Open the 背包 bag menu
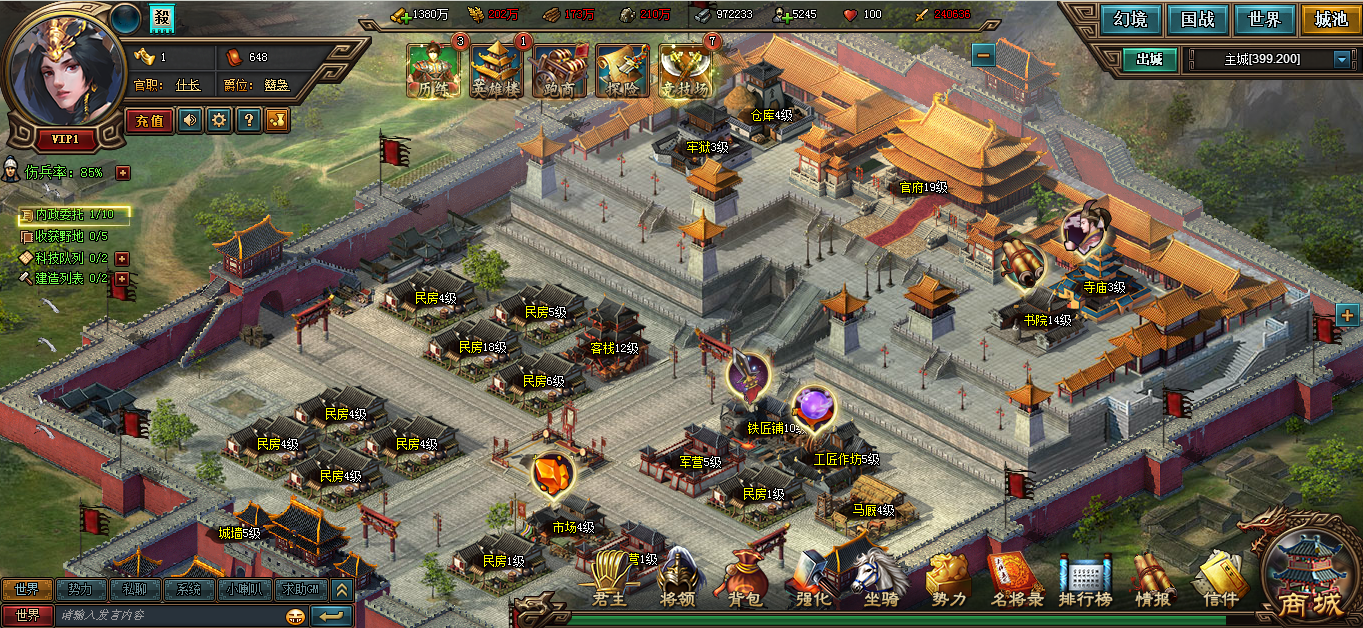Screen dimensions: 1363x628 745,581
